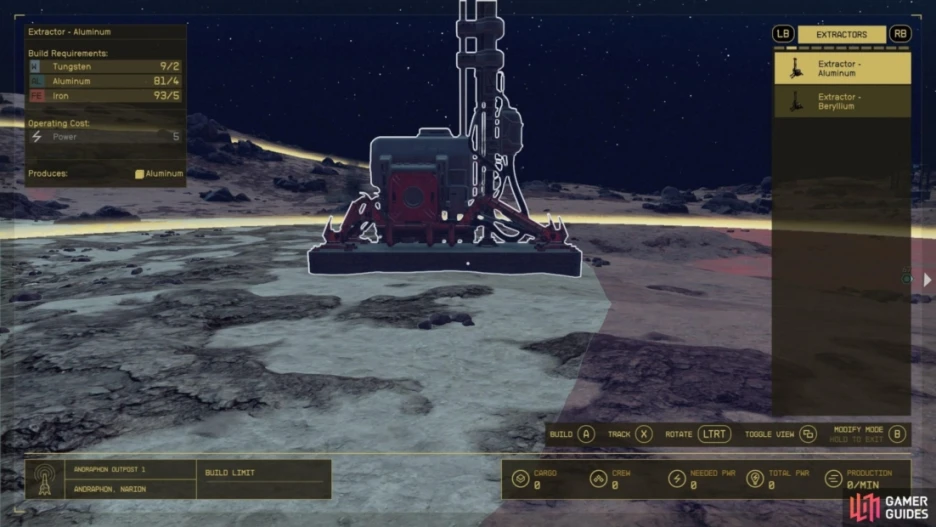Choose the Extractor - Beryllium entry
Image resolution: width=936 pixels, height=527 pixels.
[841, 101]
